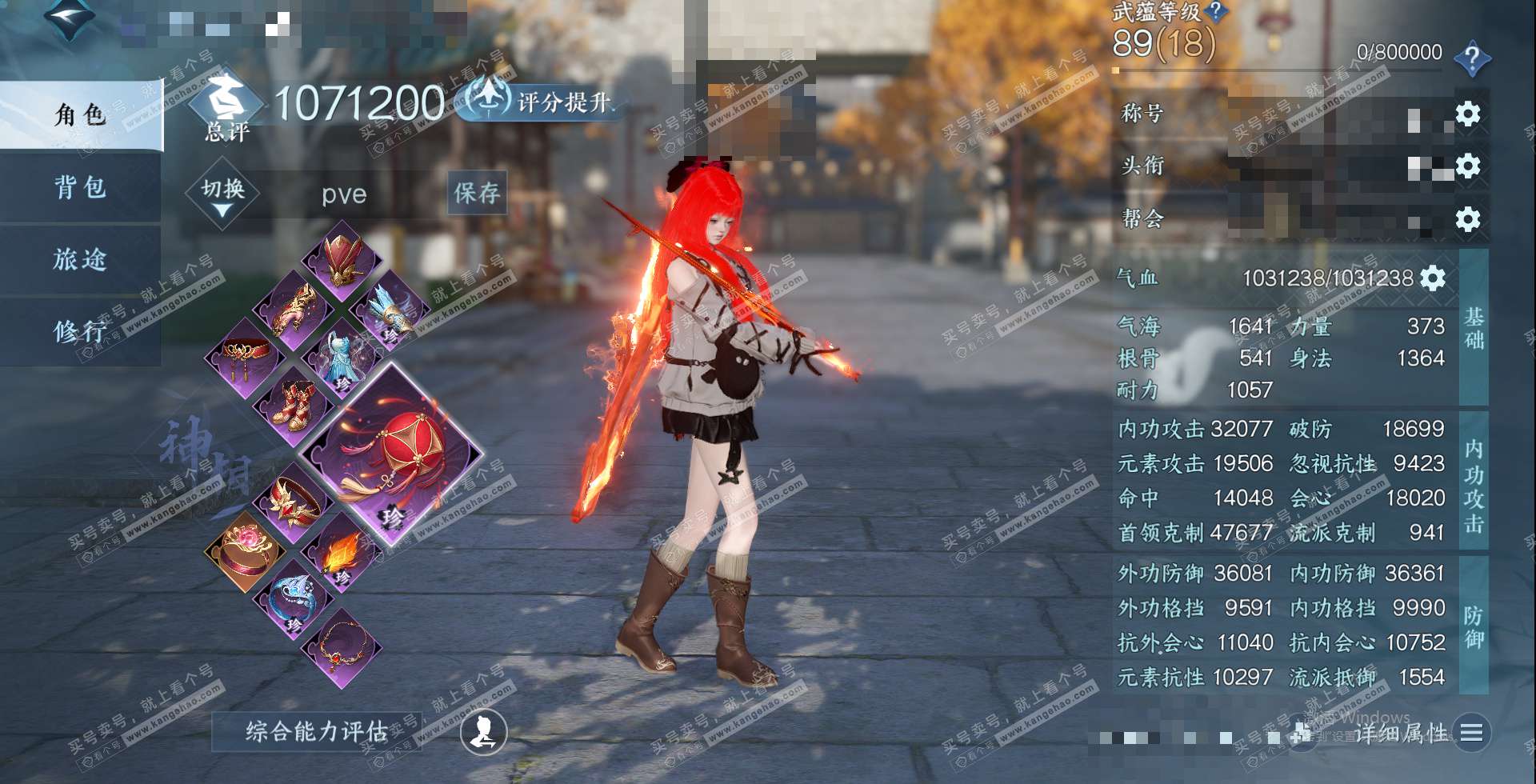
Task: Select the necklace equipment slot
Action: click(342, 647)
